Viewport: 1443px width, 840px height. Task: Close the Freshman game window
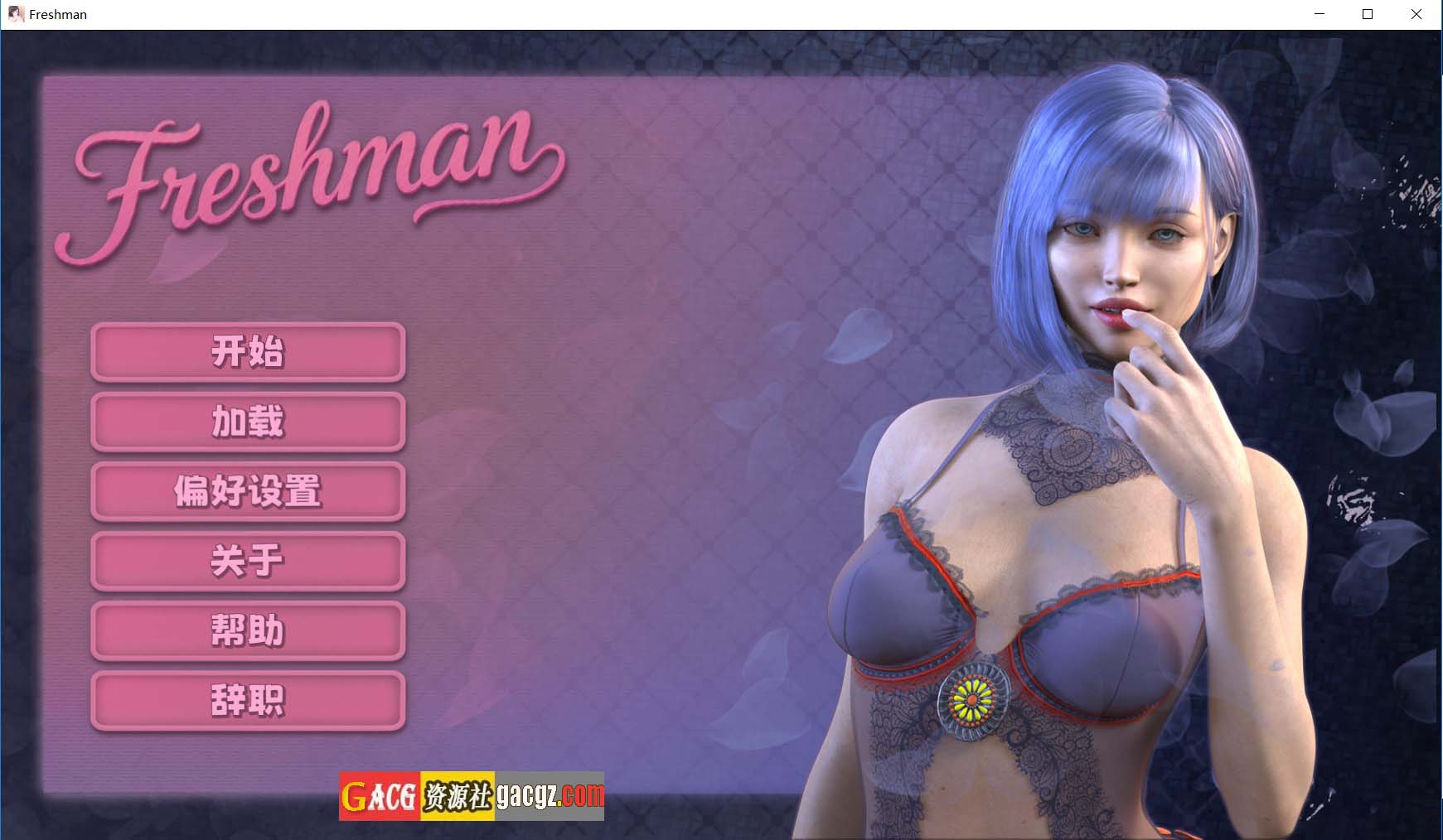click(1417, 13)
